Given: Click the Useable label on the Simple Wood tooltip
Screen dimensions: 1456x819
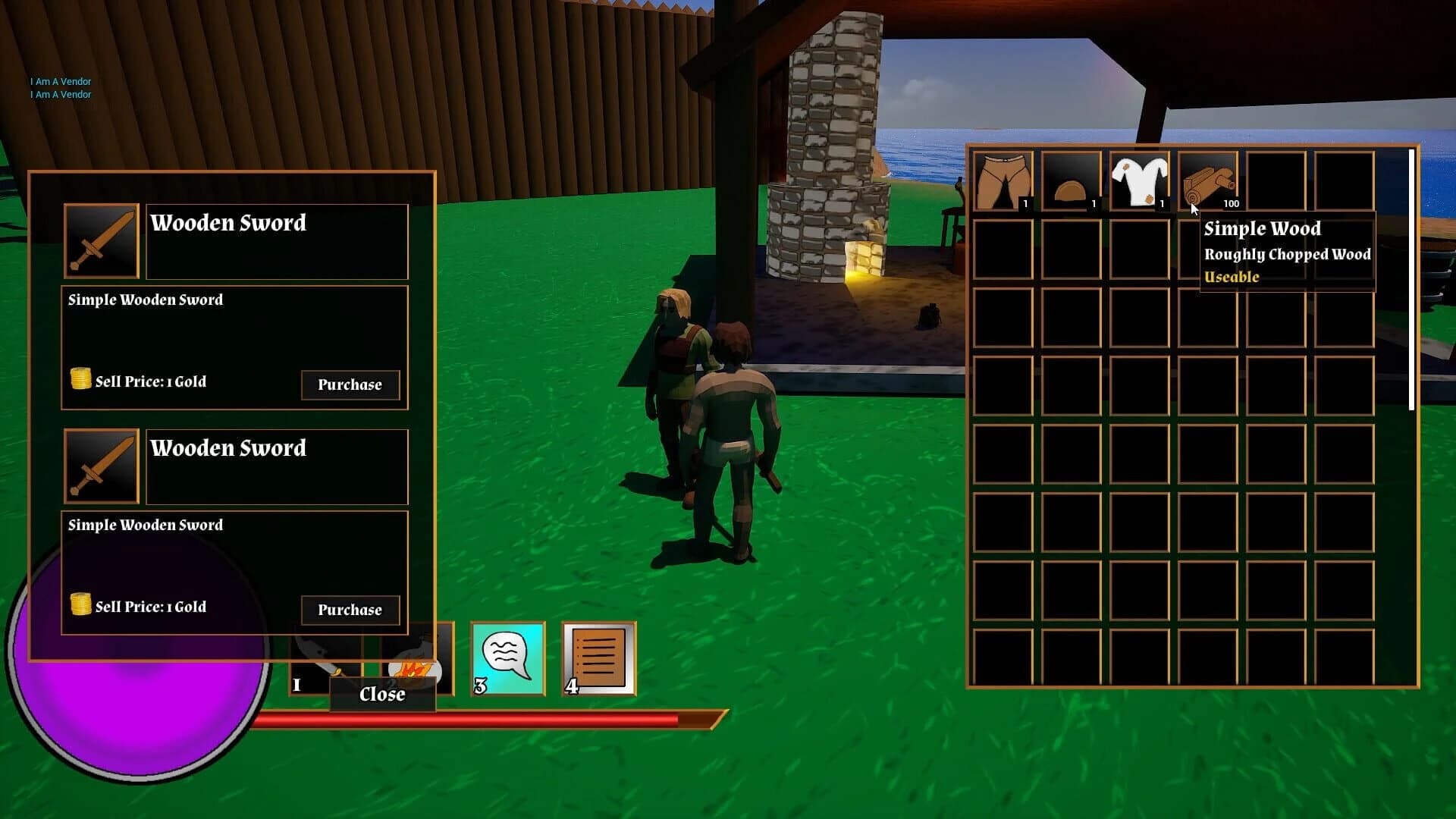Looking at the screenshot, I should pyautogui.click(x=1232, y=278).
